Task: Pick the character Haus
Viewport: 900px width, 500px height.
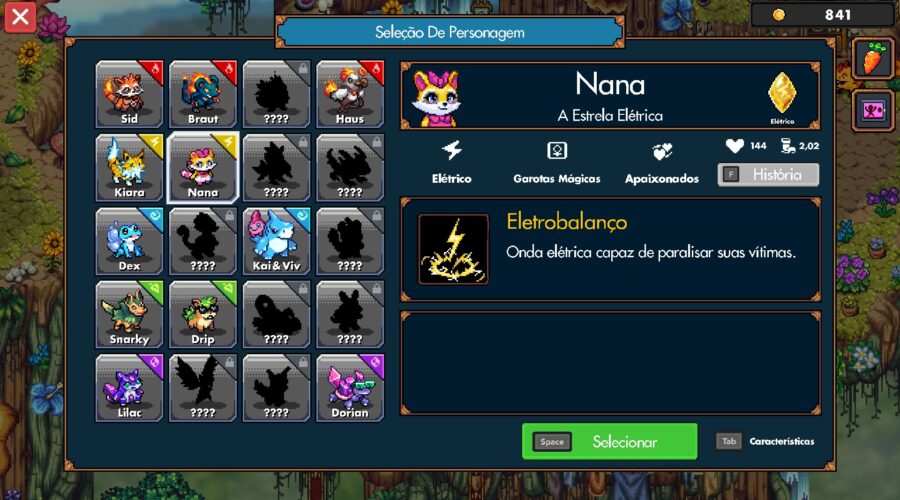Action: tap(350, 94)
